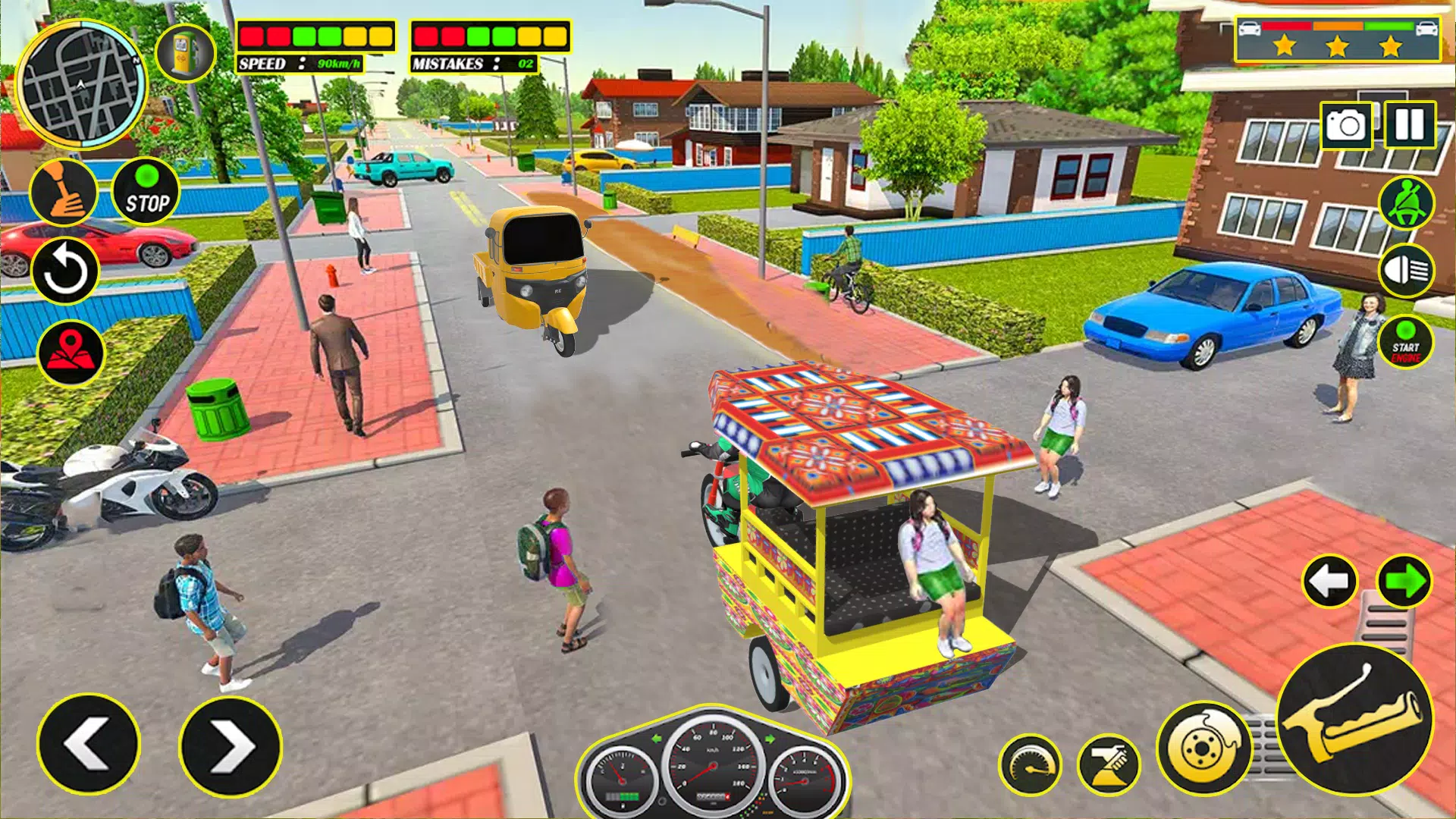Toggle the seatbelt icon
Screen dimensions: 1456x819
[1406, 202]
